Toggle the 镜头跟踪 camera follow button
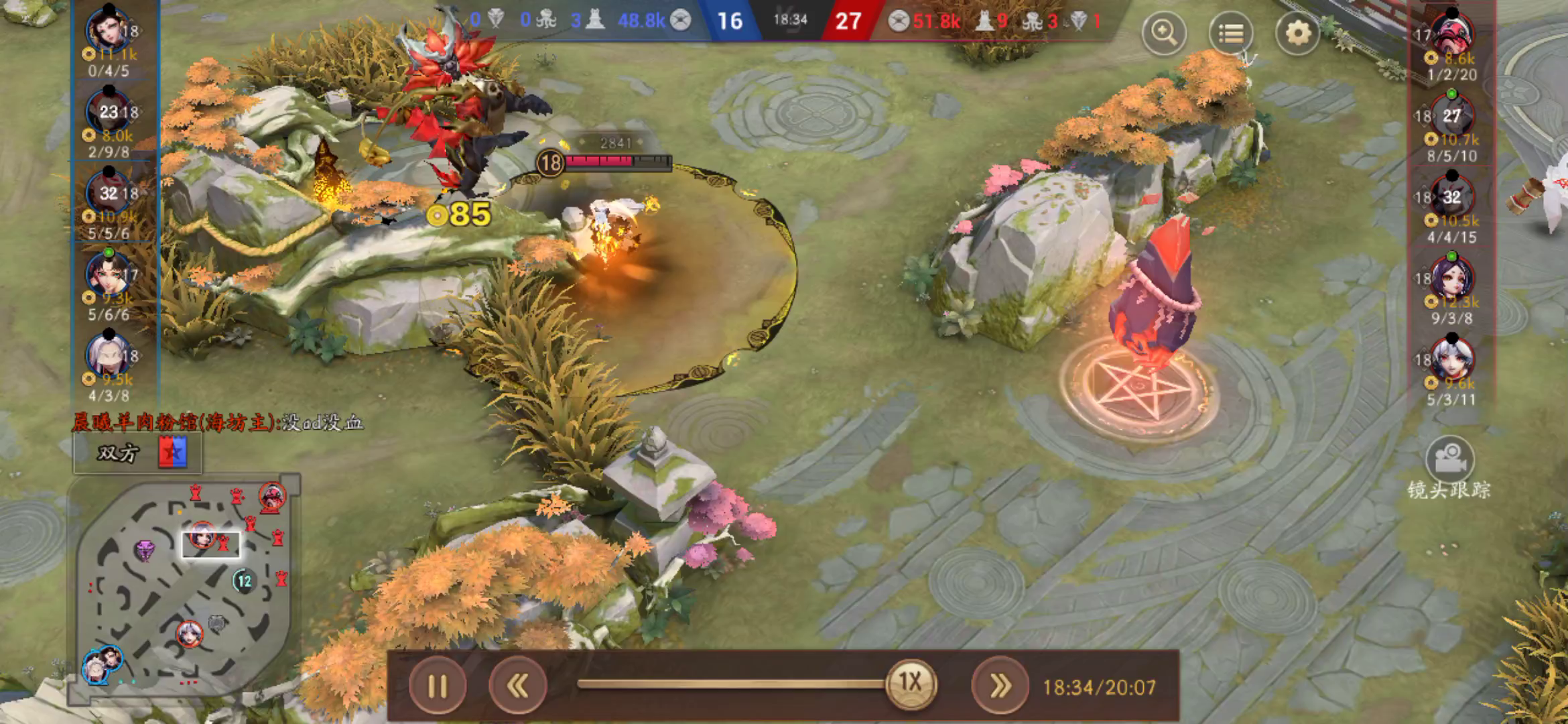 click(x=1449, y=461)
